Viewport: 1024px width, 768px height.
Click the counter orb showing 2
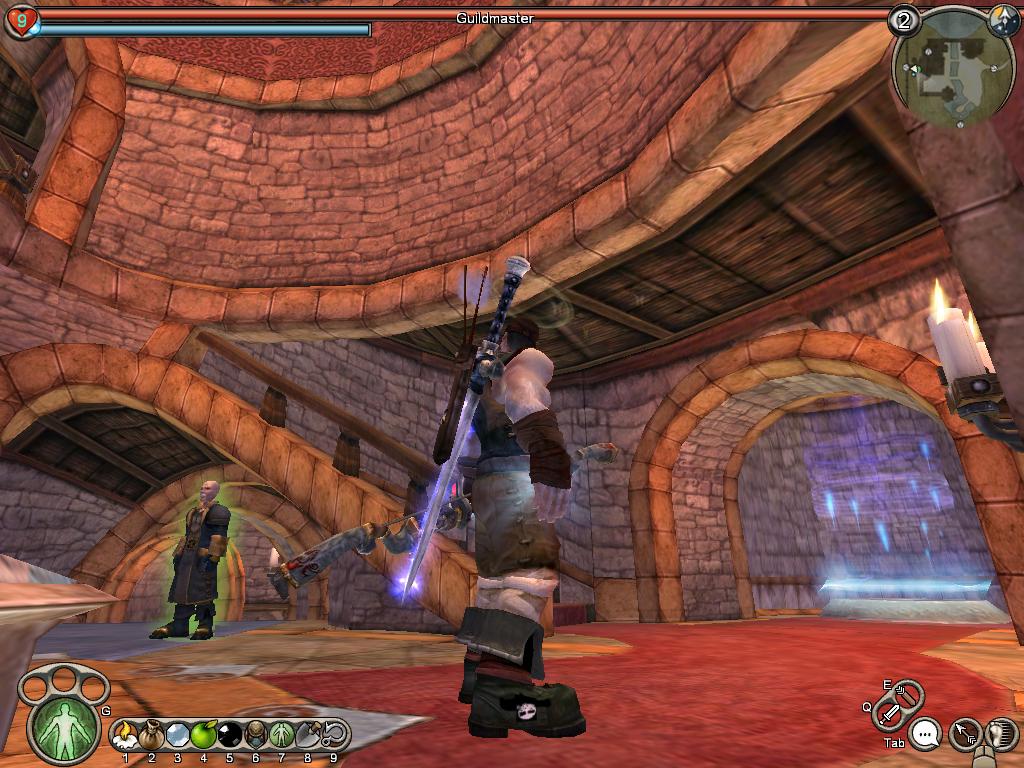(904, 20)
